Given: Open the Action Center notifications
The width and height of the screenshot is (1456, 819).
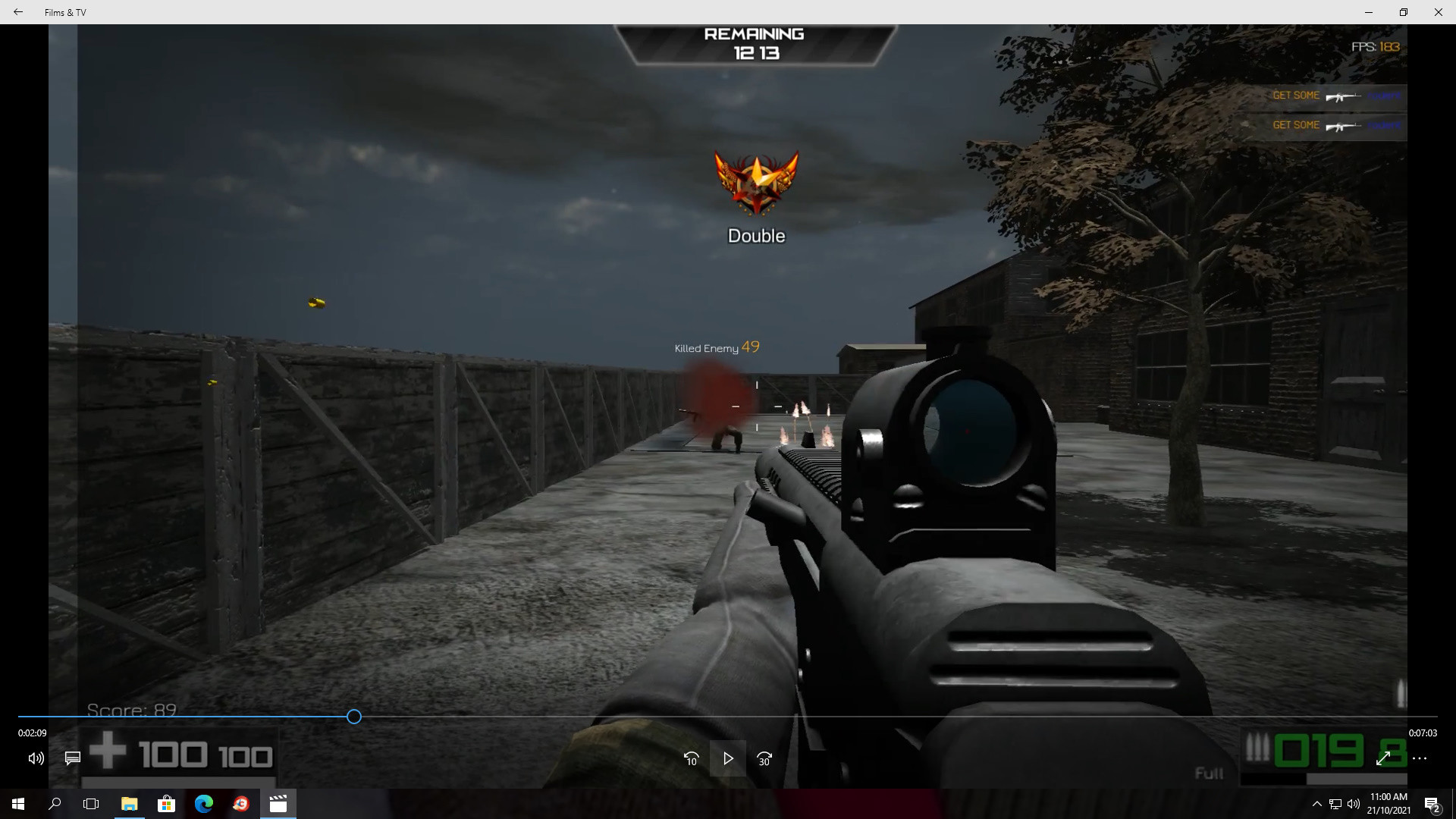Looking at the screenshot, I should coord(1433,804).
